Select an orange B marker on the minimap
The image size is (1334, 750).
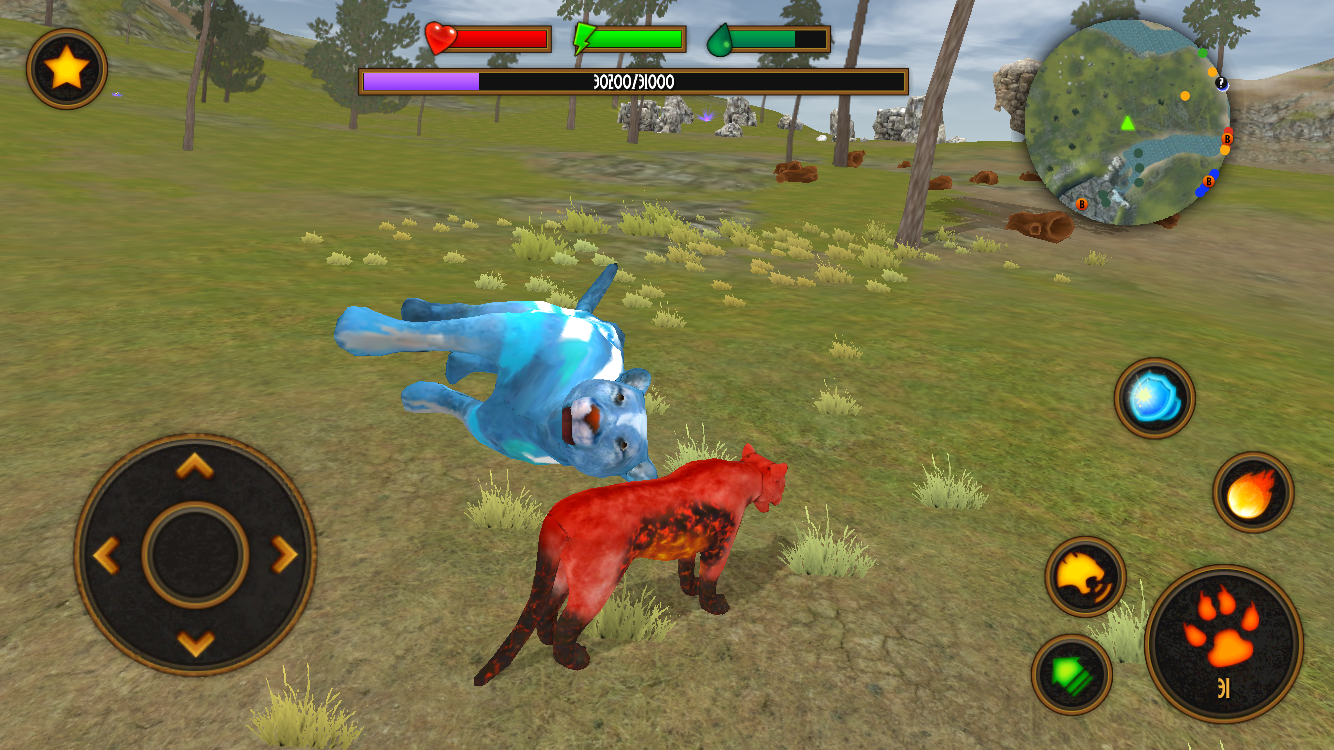[1228, 139]
